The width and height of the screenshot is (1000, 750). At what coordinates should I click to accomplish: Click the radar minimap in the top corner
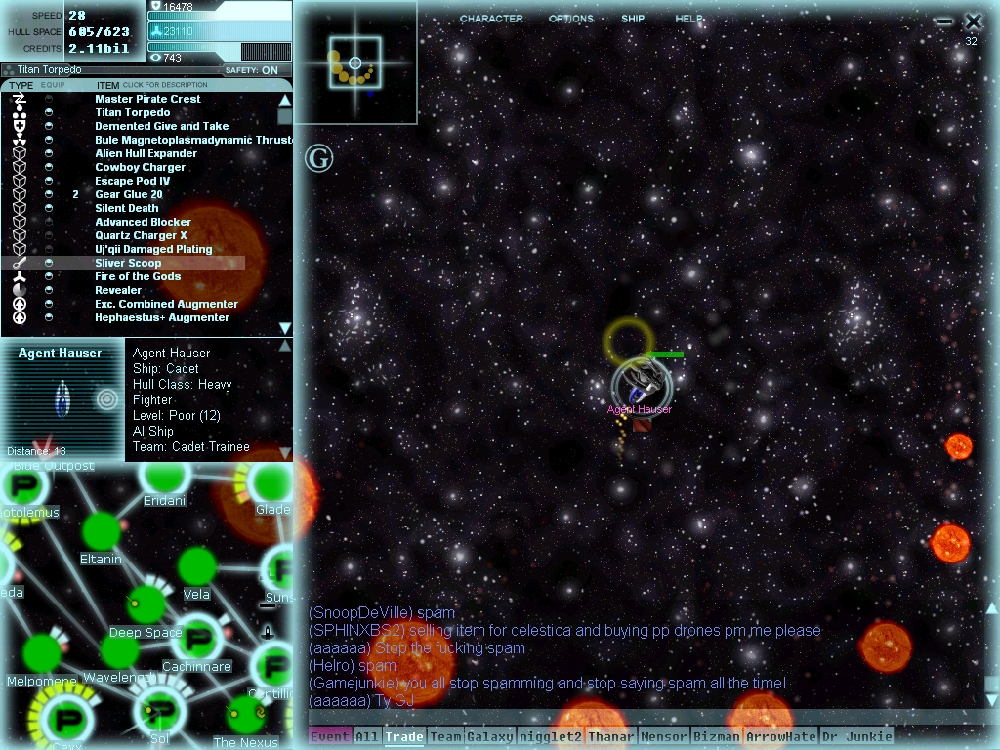(356, 64)
